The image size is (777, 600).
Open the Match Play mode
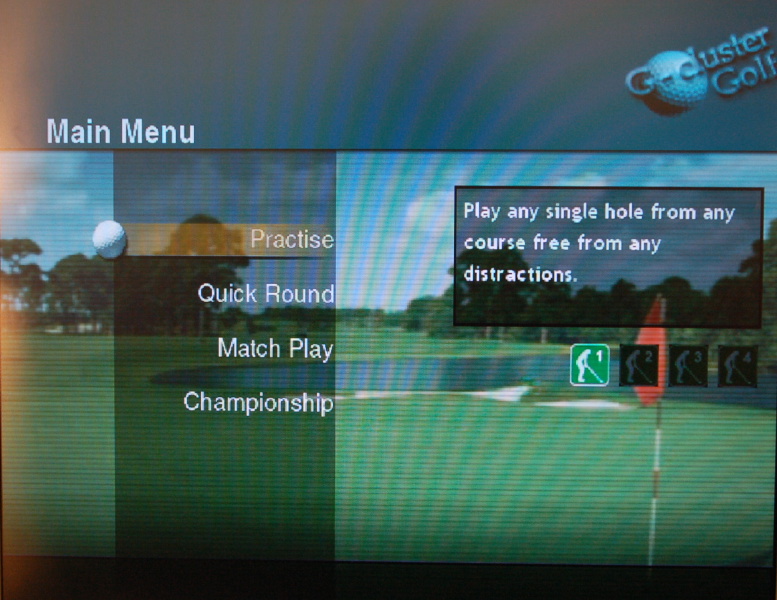(275, 349)
